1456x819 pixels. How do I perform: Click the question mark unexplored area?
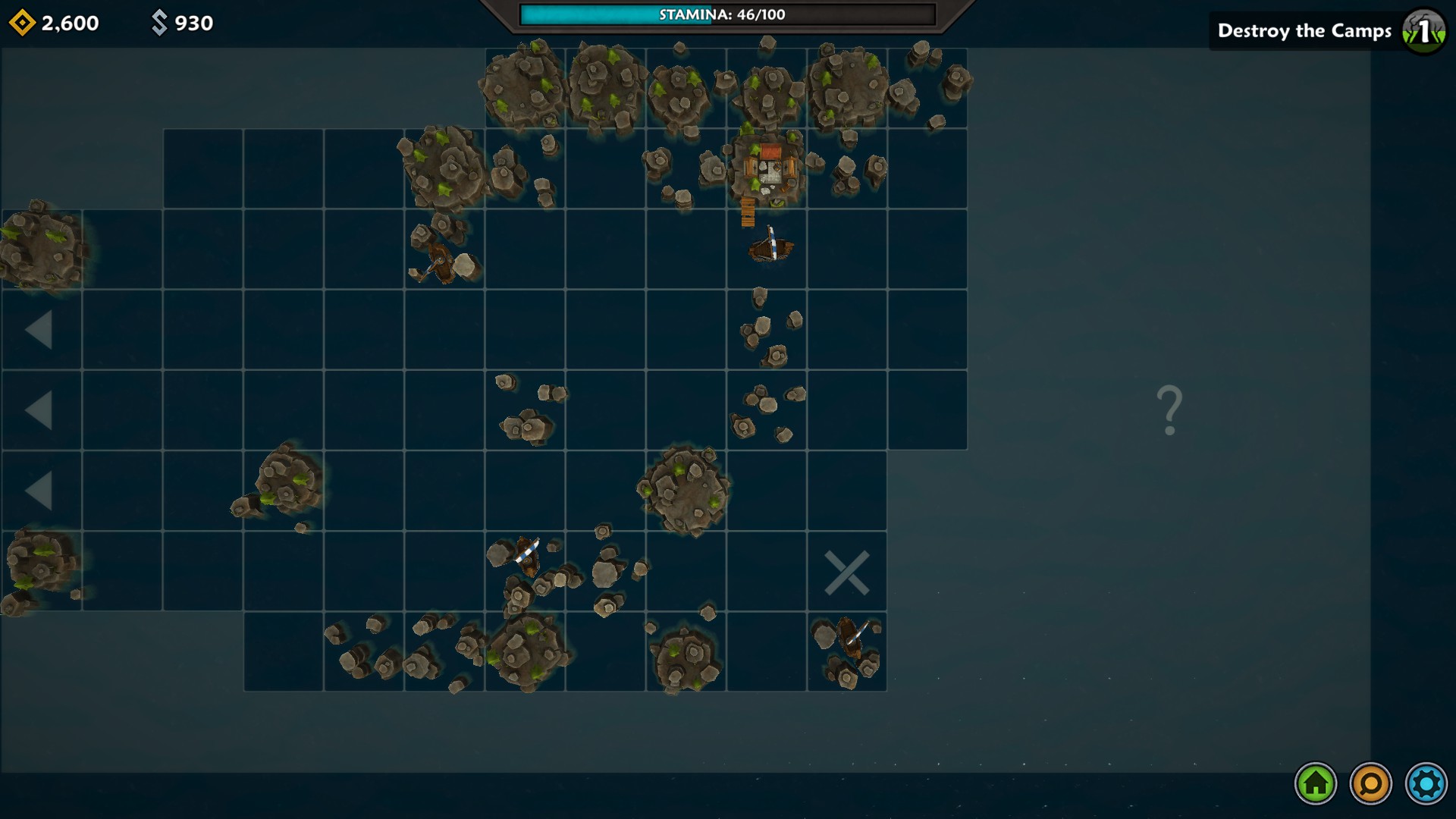pos(1169,410)
